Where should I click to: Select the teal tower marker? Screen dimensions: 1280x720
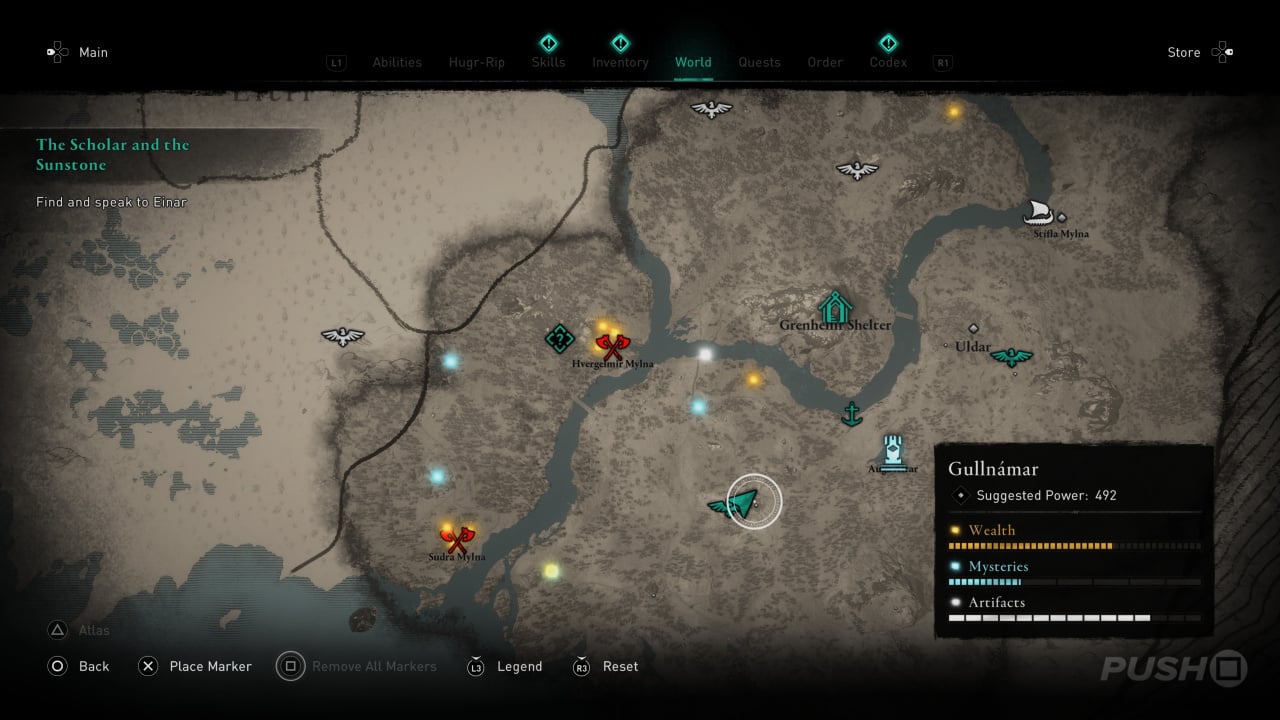pyautogui.click(x=893, y=453)
